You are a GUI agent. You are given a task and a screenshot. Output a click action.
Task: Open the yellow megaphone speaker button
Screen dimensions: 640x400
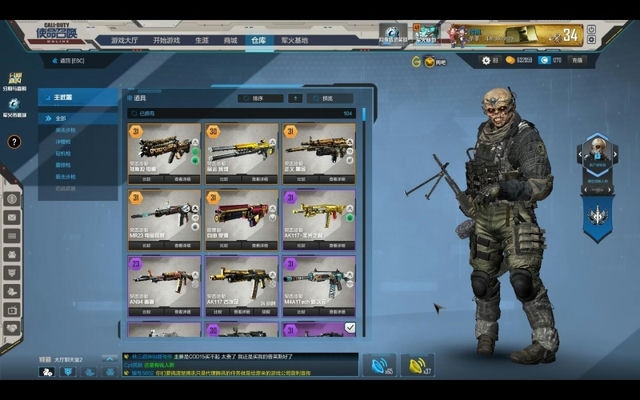tap(417, 365)
